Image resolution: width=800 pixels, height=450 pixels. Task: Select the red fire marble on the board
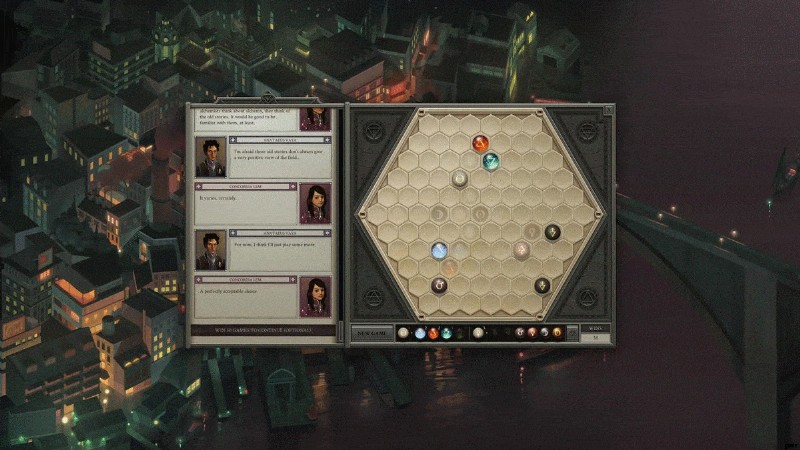click(x=480, y=143)
